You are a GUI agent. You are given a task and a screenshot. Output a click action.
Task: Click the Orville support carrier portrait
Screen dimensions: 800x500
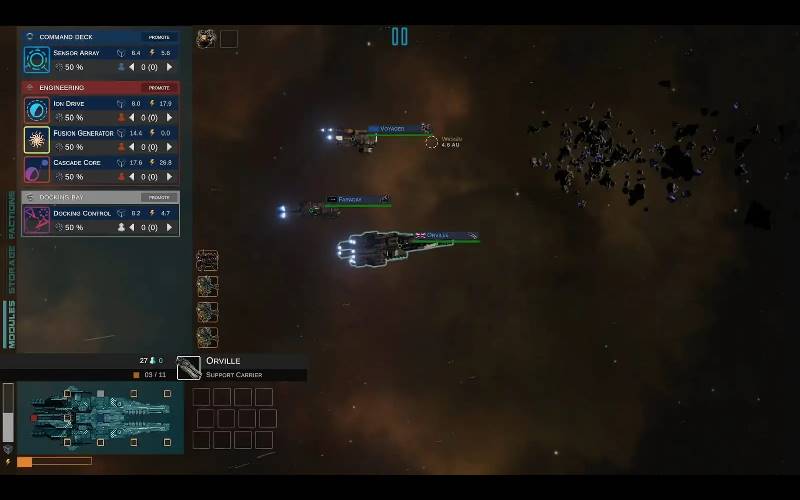coord(189,369)
